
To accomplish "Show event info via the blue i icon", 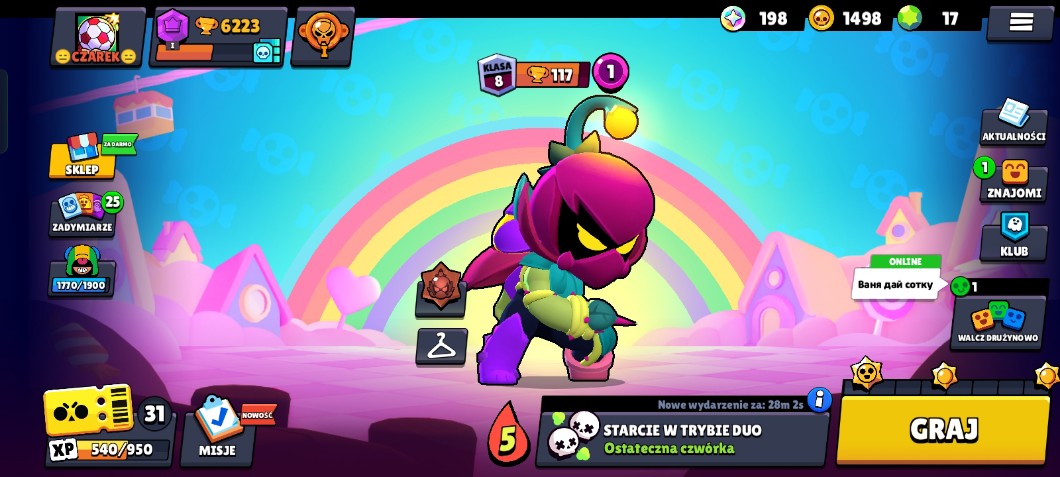I will point(819,399).
